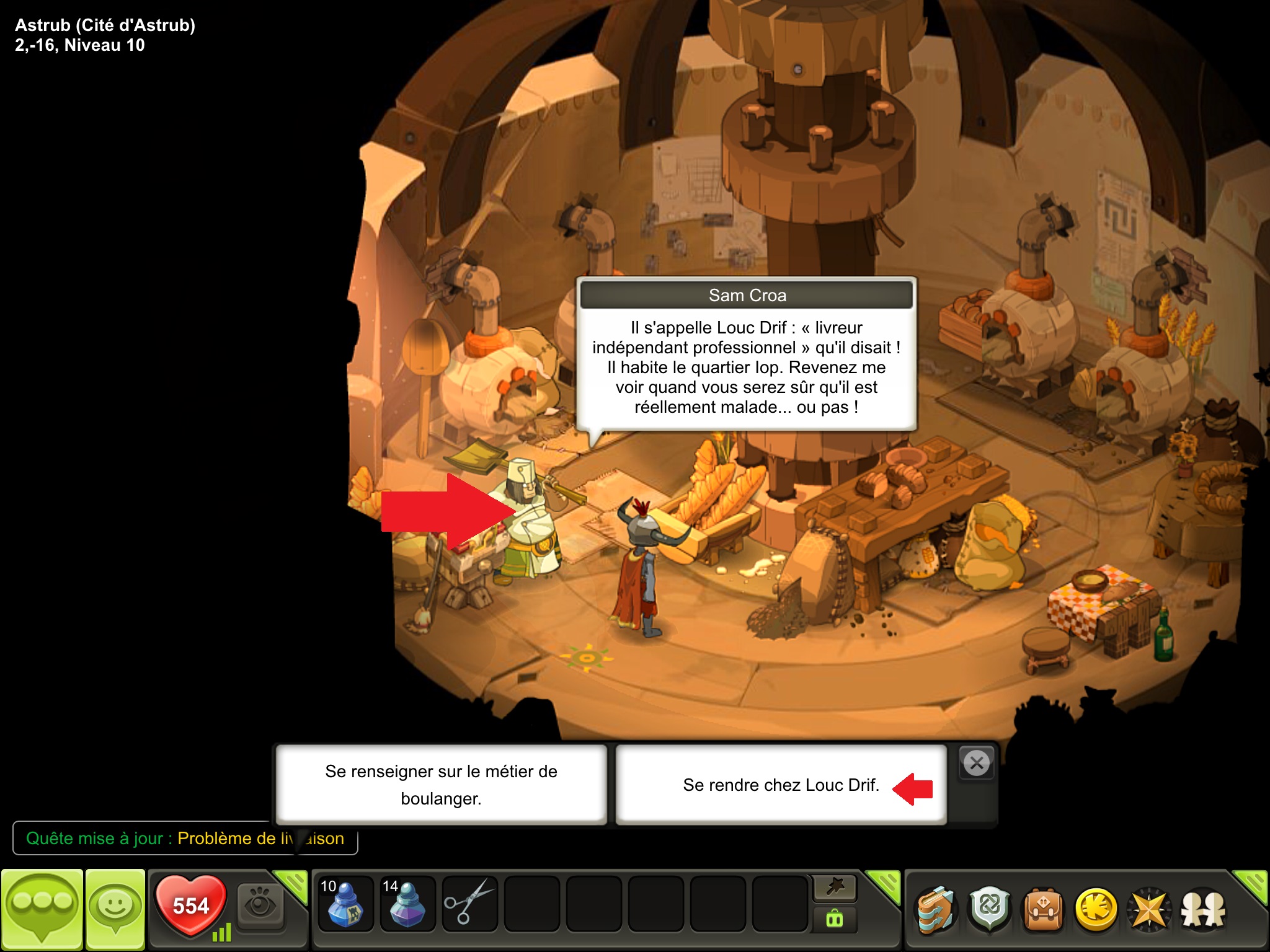Select "Se renseigner sur le métier de boulanger" option

click(x=441, y=785)
